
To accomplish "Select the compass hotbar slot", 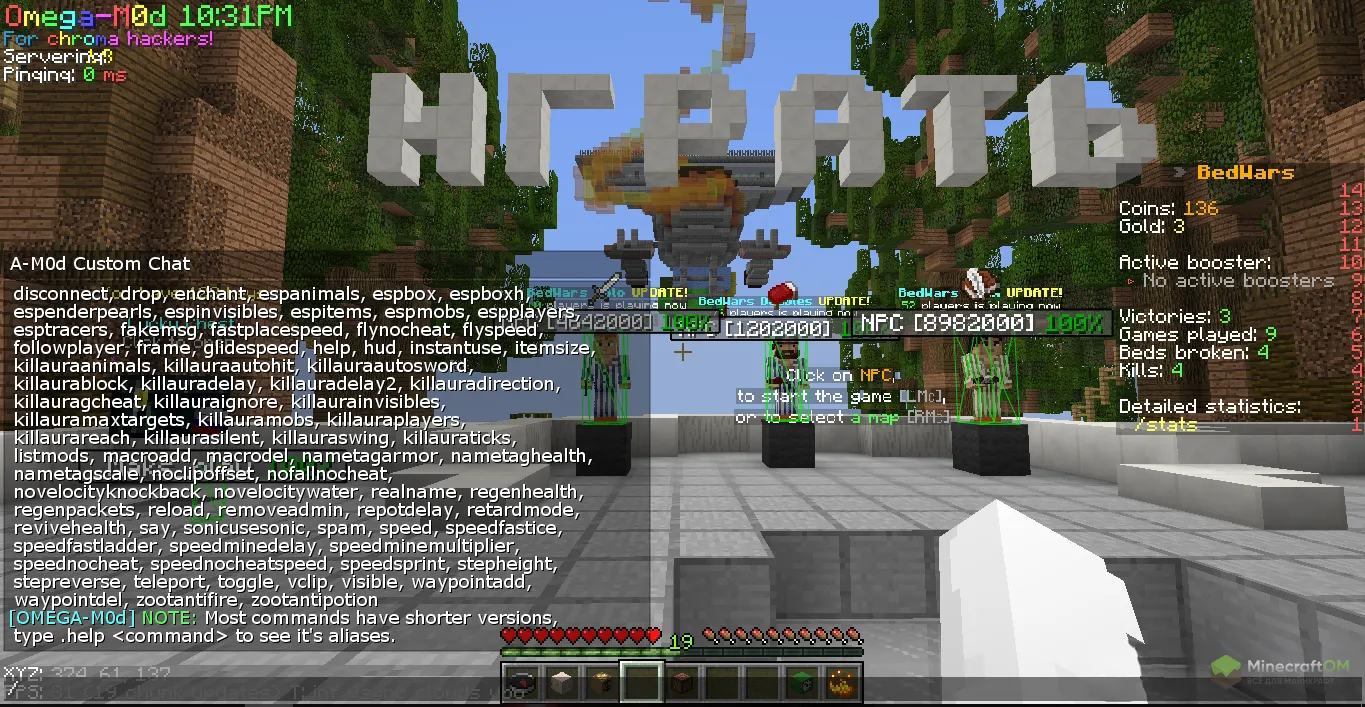I will point(521,684).
